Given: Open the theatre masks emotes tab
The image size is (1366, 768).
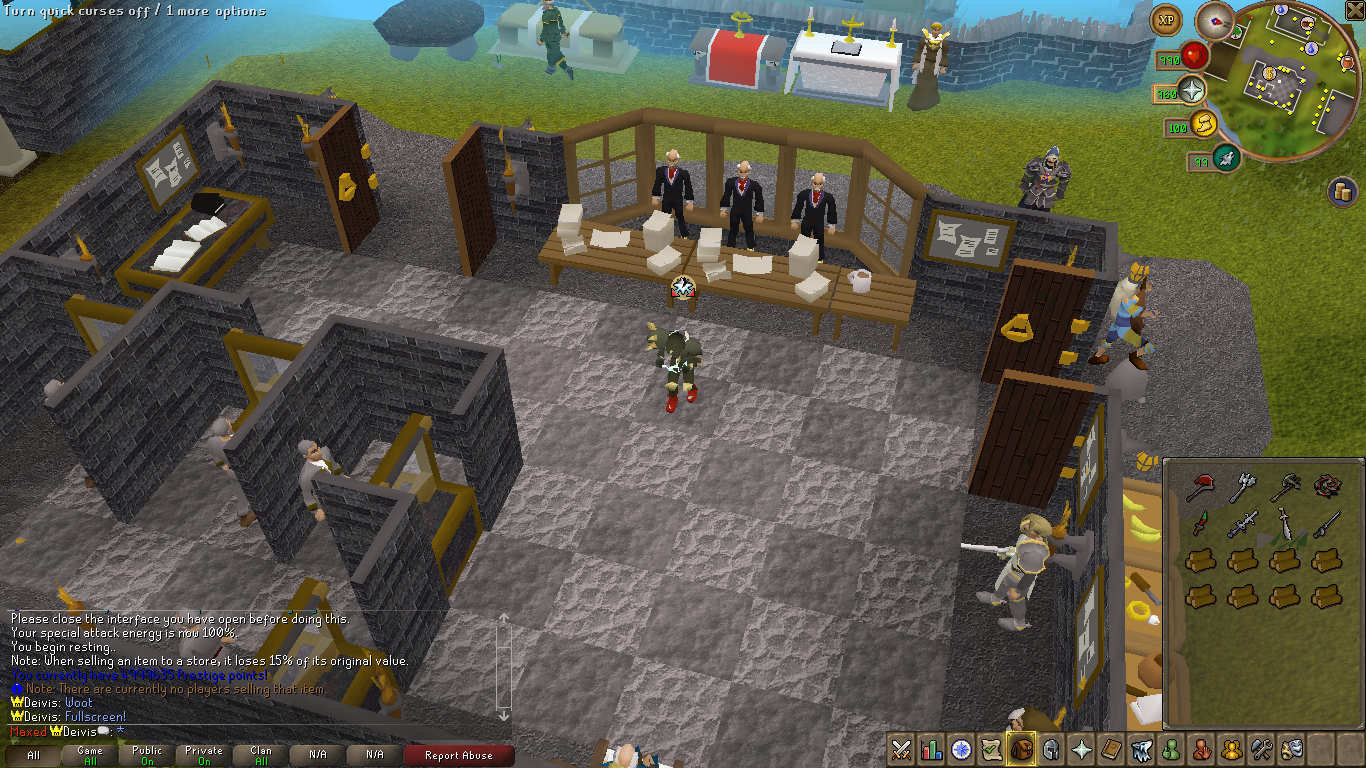Looking at the screenshot, I should click(x=1291, y=748).
